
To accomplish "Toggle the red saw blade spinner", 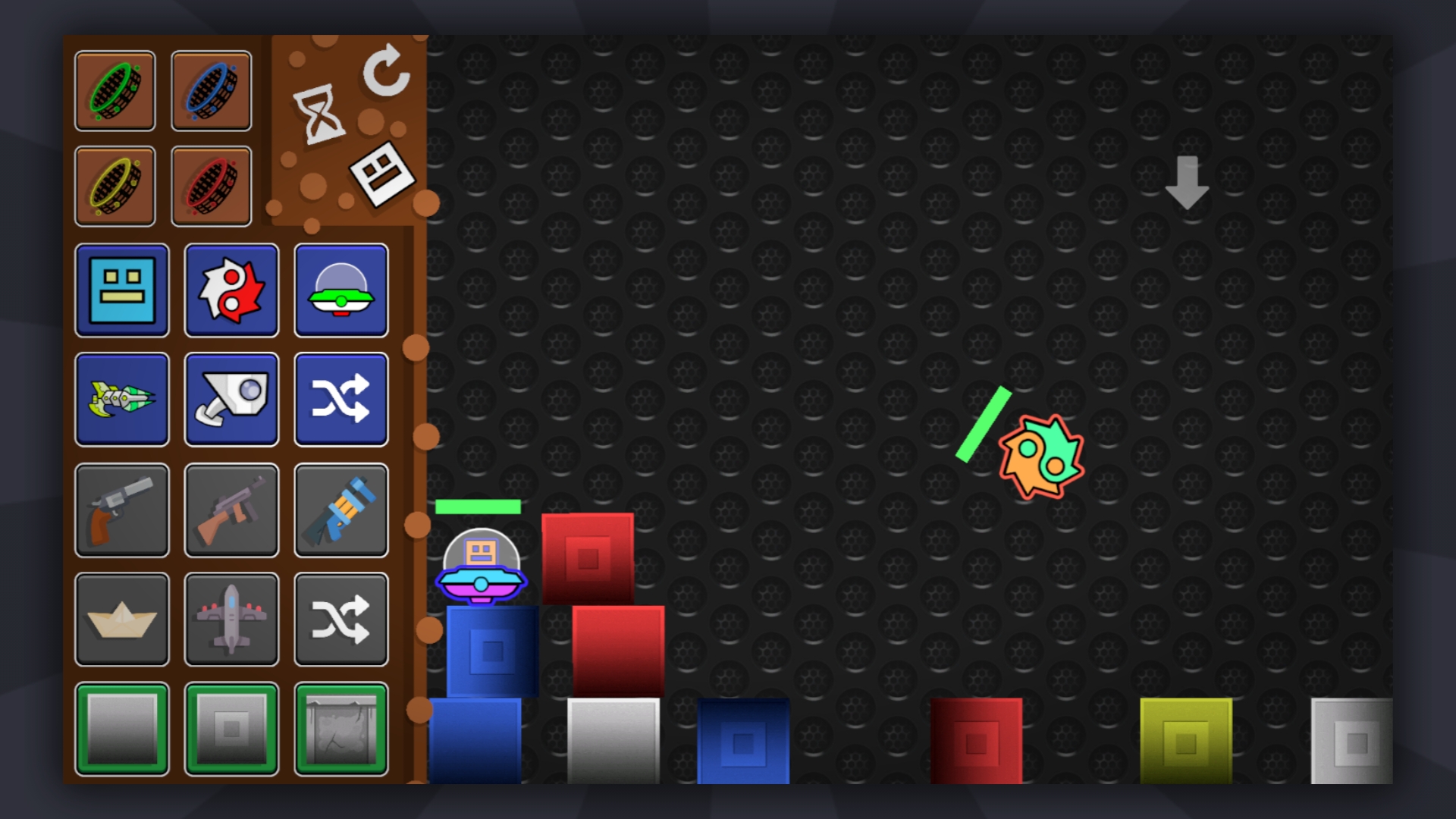I will point(210,184).
